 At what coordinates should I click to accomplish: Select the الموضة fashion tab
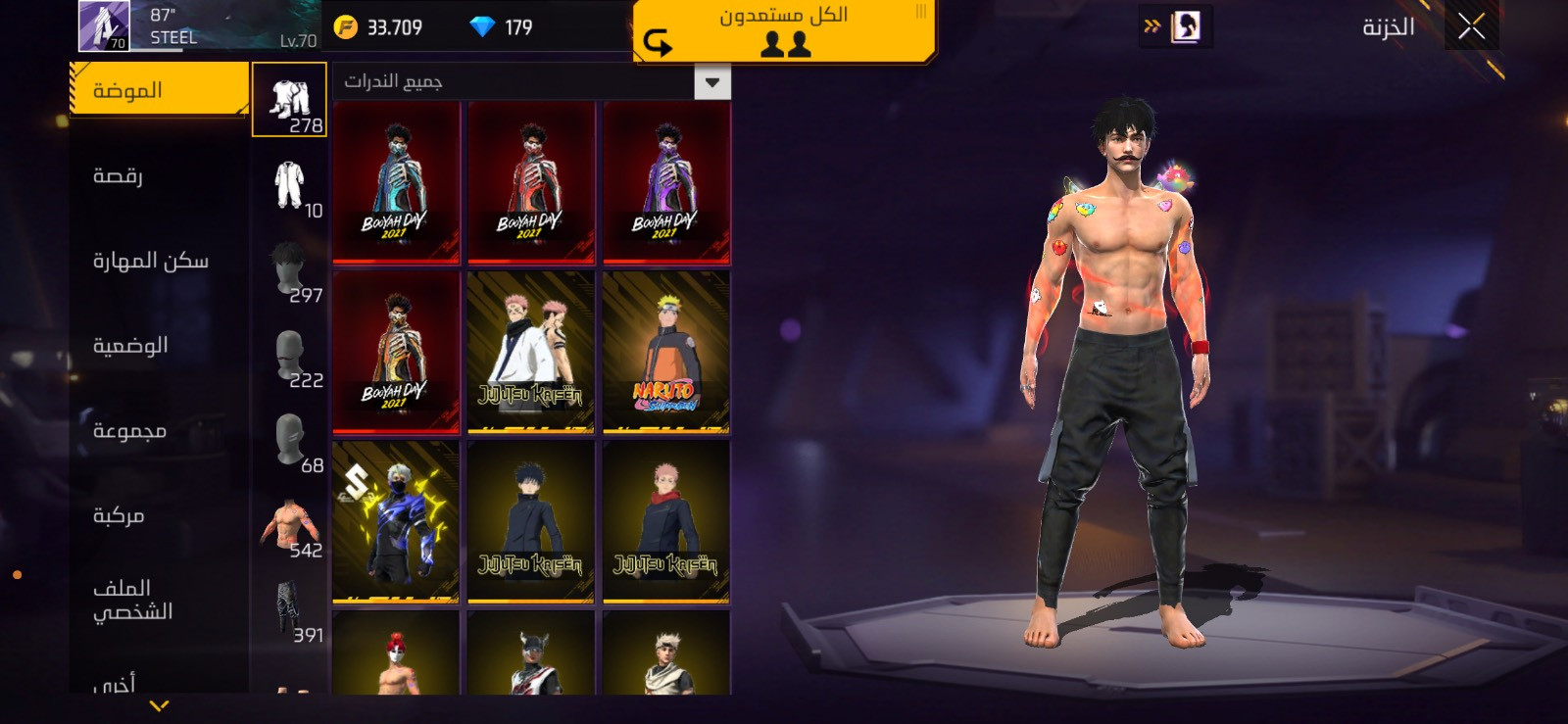tap(159, 90)
